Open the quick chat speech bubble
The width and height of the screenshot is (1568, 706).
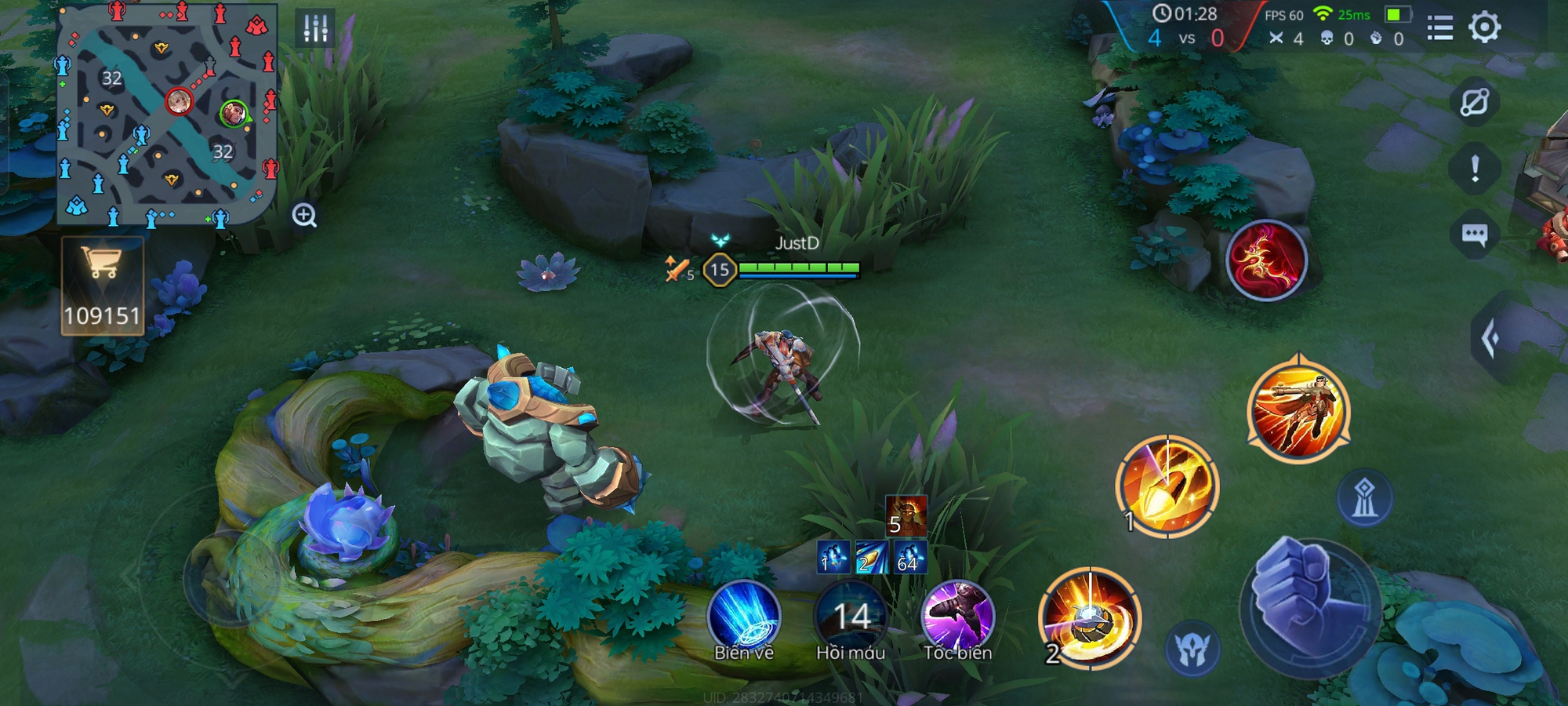tap(1475, 235)
